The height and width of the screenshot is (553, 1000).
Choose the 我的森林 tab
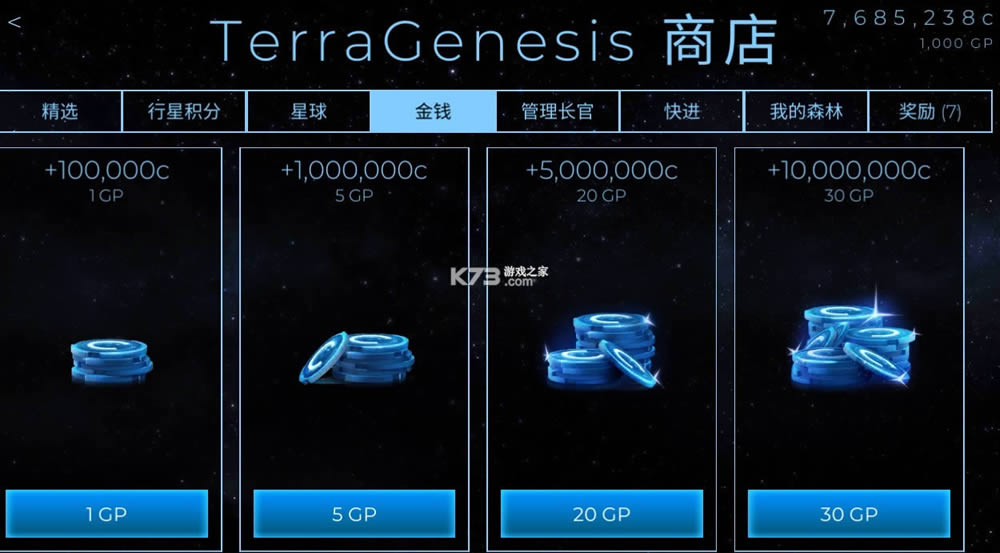coord(806,111)
